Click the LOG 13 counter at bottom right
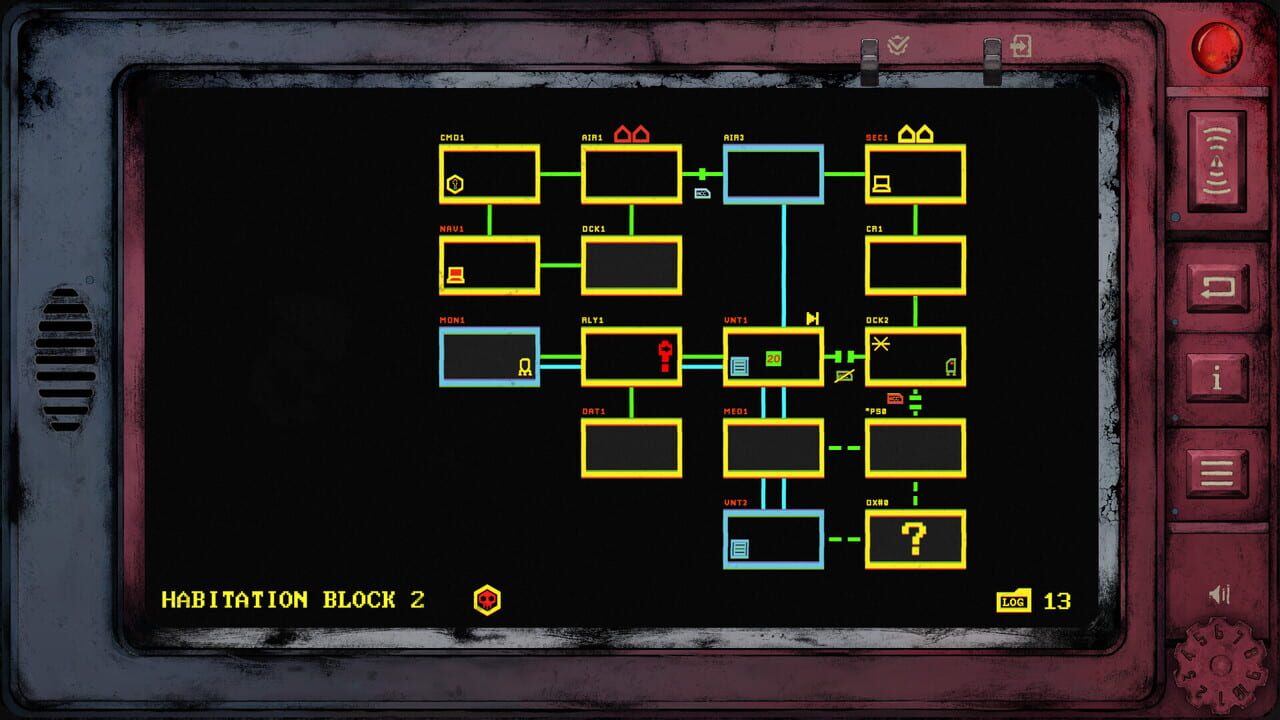The height and width of the screenshot is (720, 1280). tap(1030, 602)
